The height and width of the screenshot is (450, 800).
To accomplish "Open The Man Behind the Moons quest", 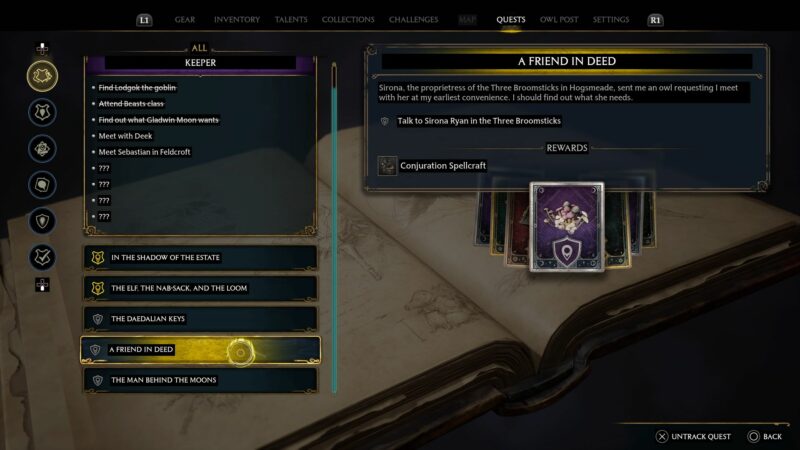I will click(199, 380).
